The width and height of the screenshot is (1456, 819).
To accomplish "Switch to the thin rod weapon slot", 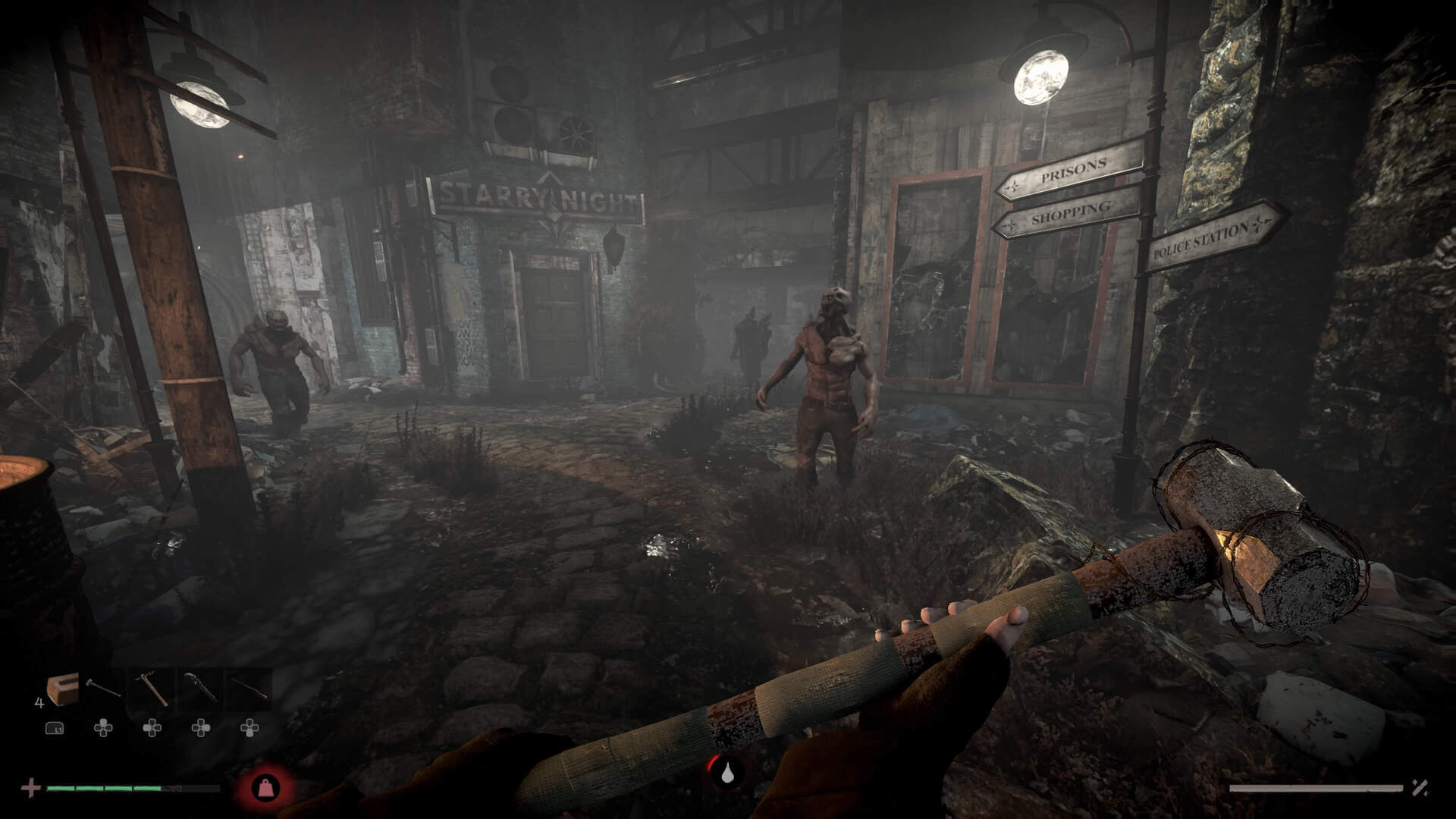I will pyautogui.click(x=249, y=689).
